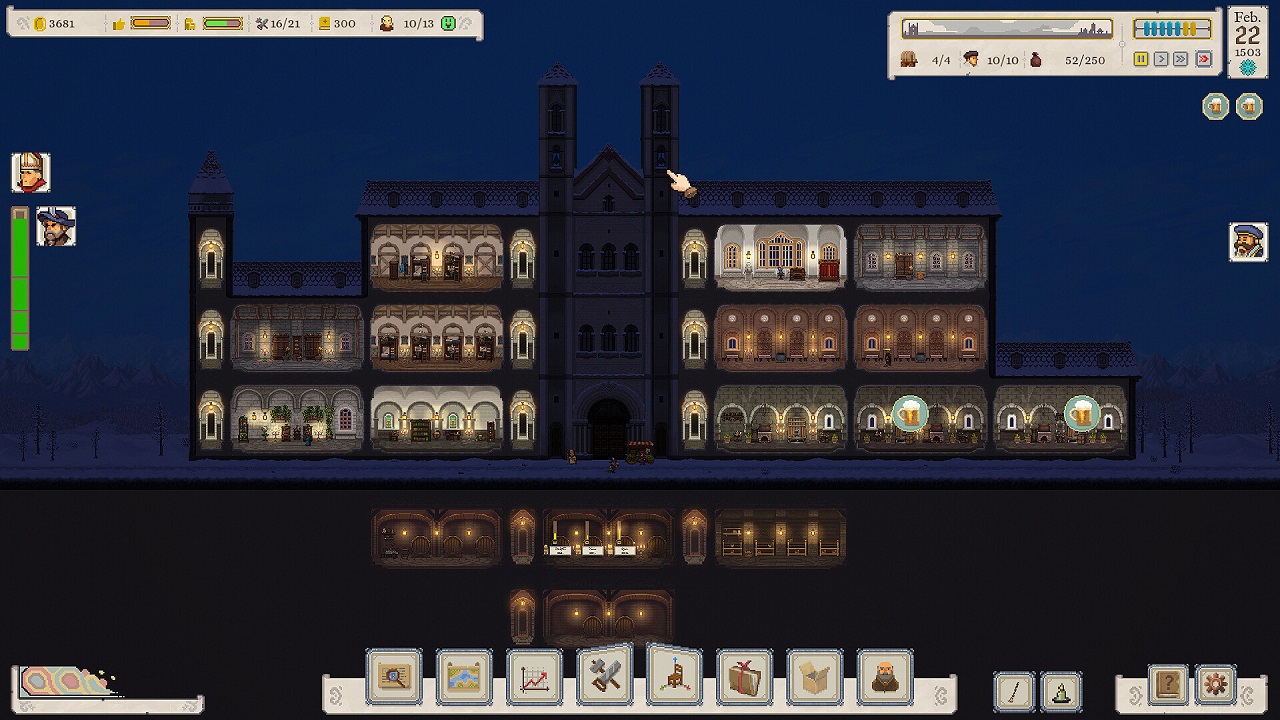Pause the game with the pause button
The image size is (1280, 720).
[x=1142, y=59]
